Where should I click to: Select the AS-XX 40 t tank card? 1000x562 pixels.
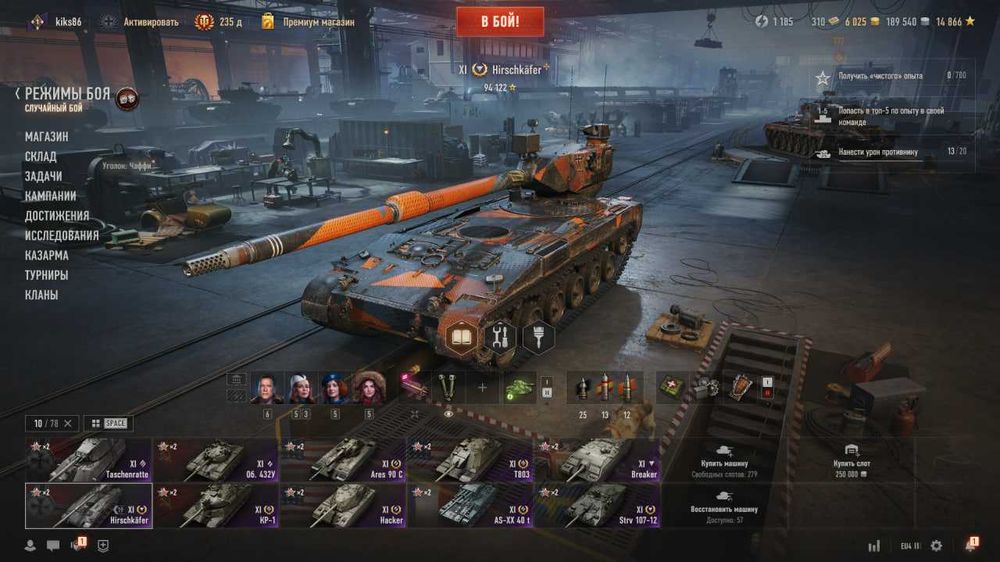470,505
